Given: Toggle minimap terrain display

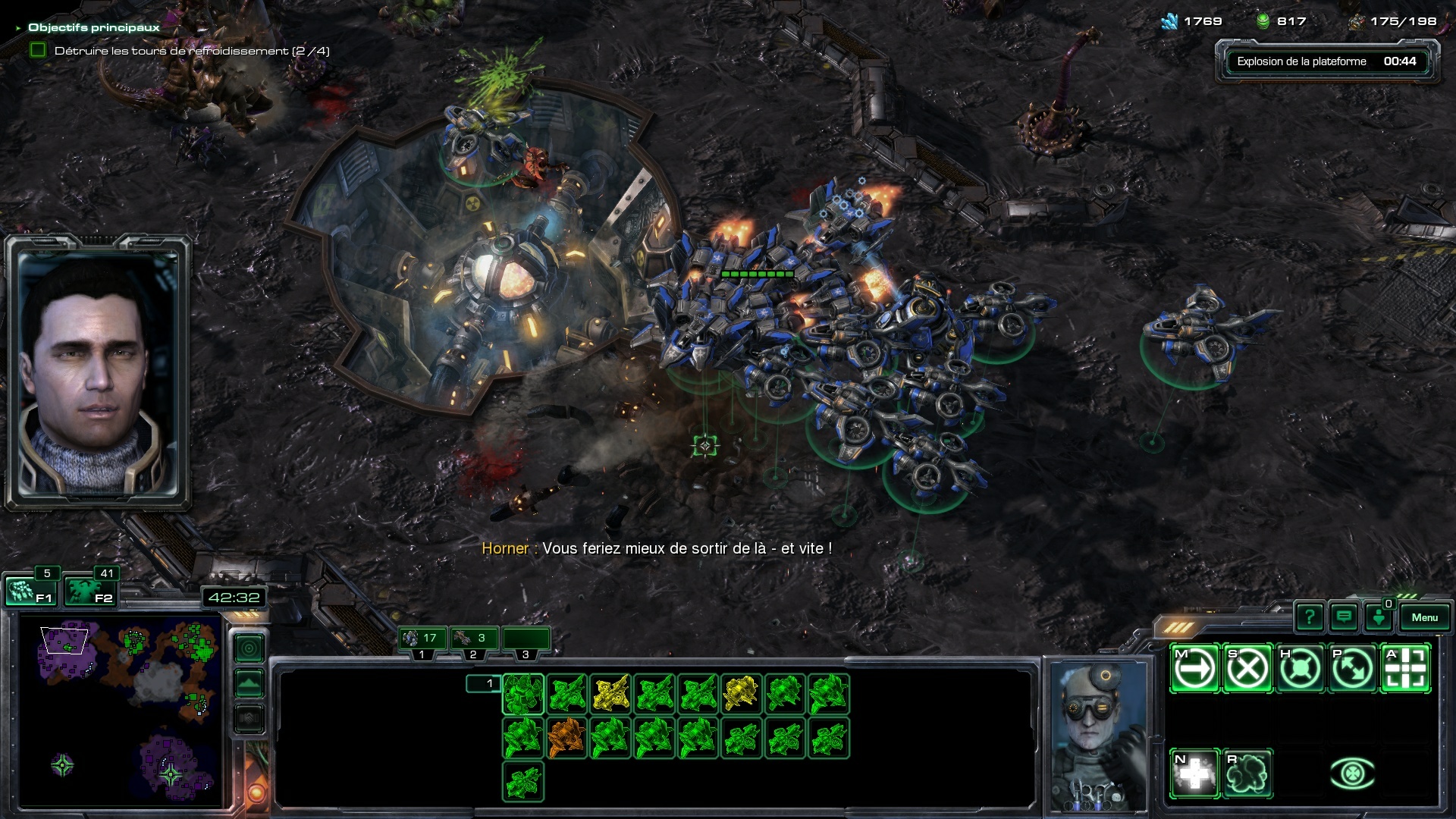Looking at the screenshot, I should point(249,683).
